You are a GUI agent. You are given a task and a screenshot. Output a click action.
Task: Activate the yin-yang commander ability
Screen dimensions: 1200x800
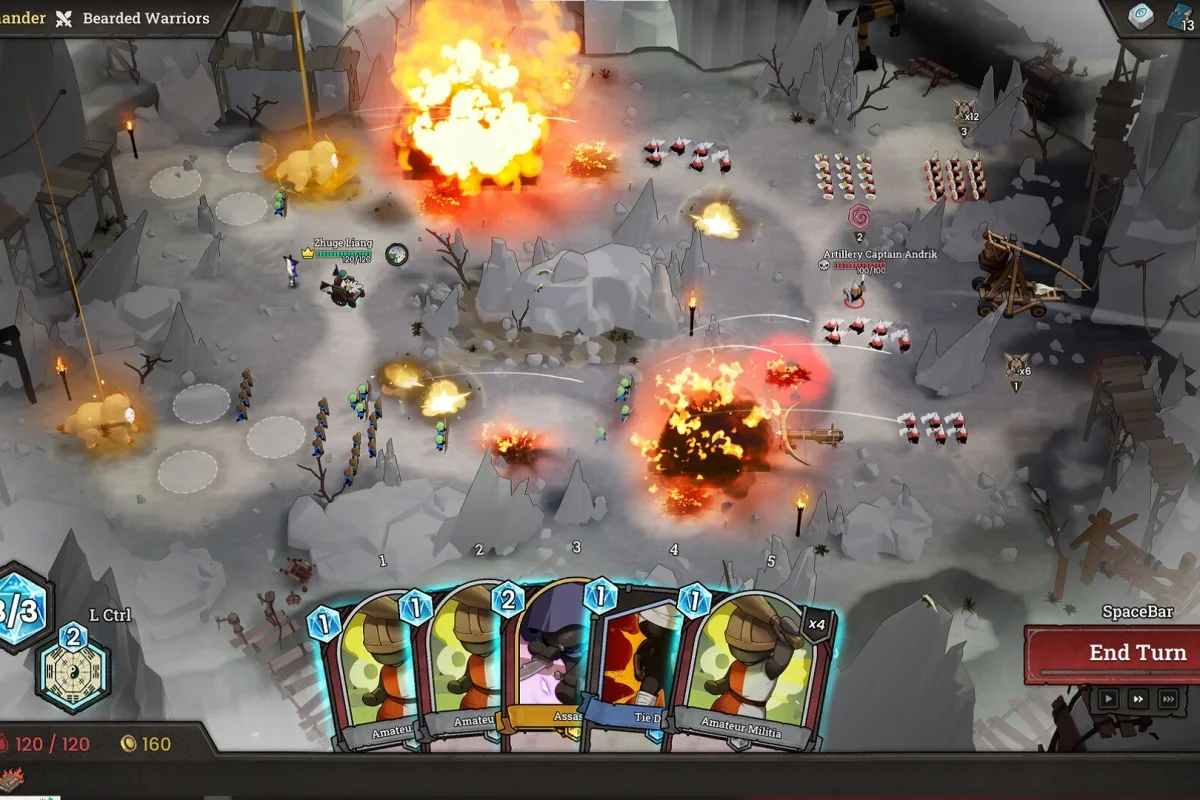pyautogui.click(x=72, y=670)
